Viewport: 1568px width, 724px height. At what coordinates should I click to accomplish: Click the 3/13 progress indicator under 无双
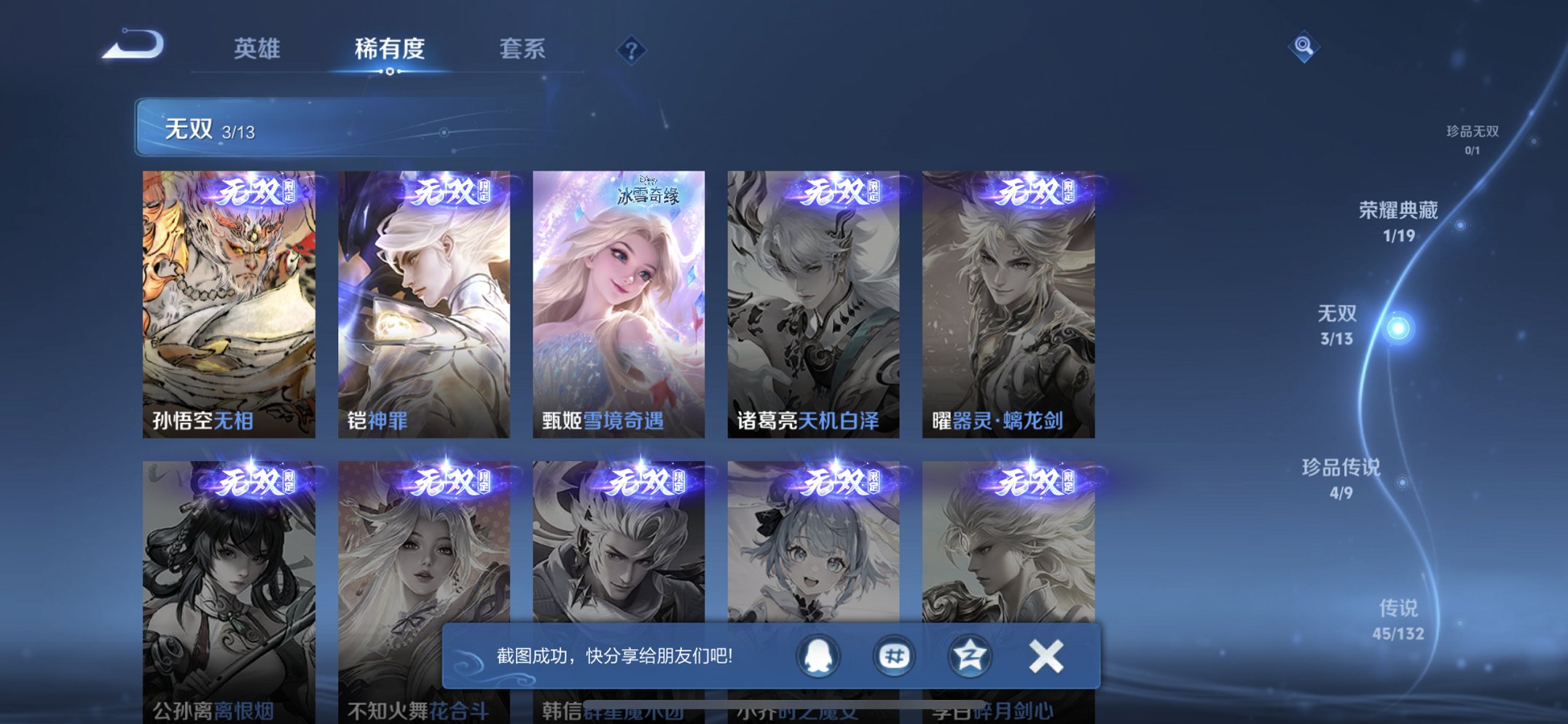238,133
